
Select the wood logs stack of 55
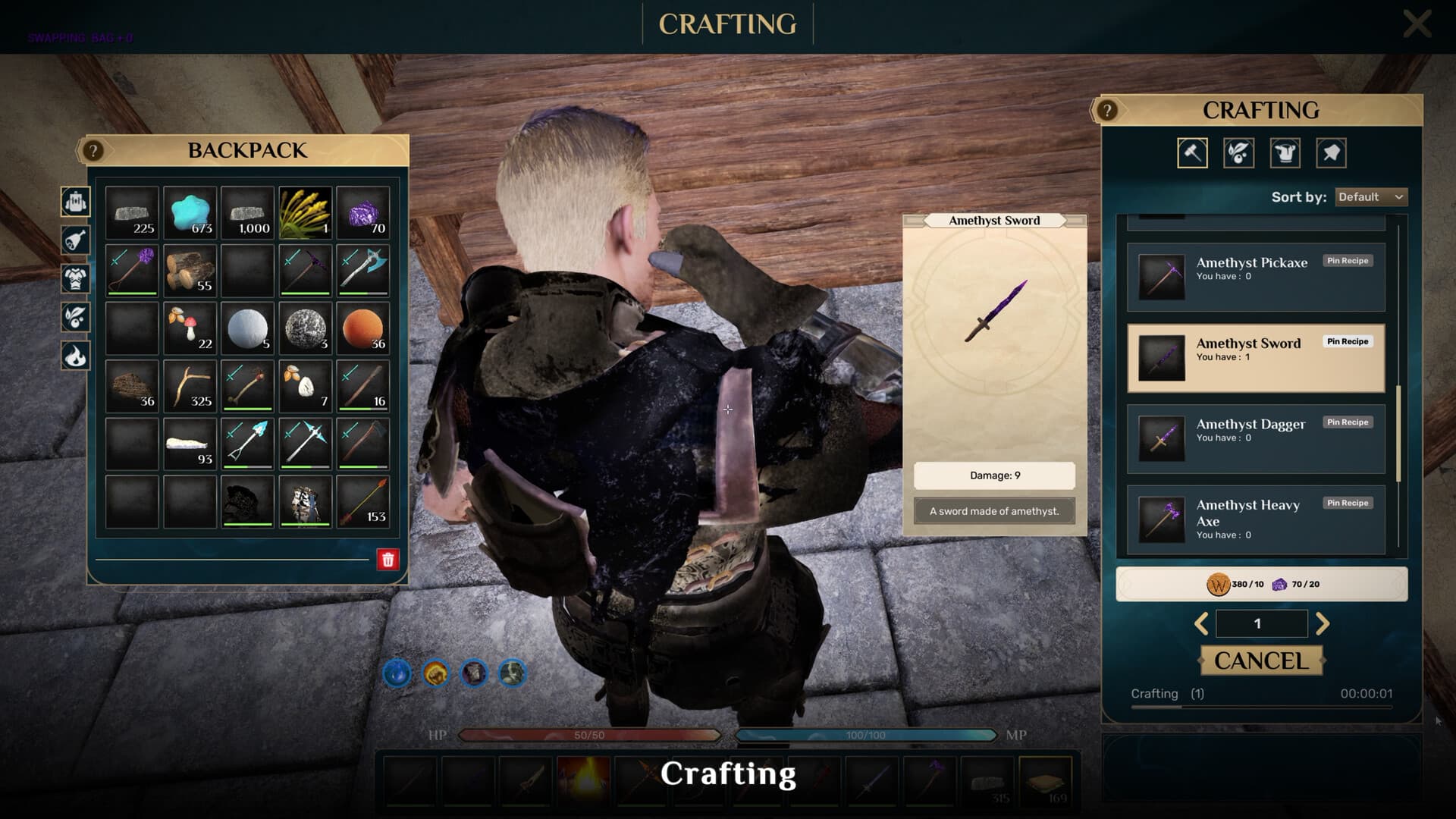pyautogui.click(x=190, y=271)
